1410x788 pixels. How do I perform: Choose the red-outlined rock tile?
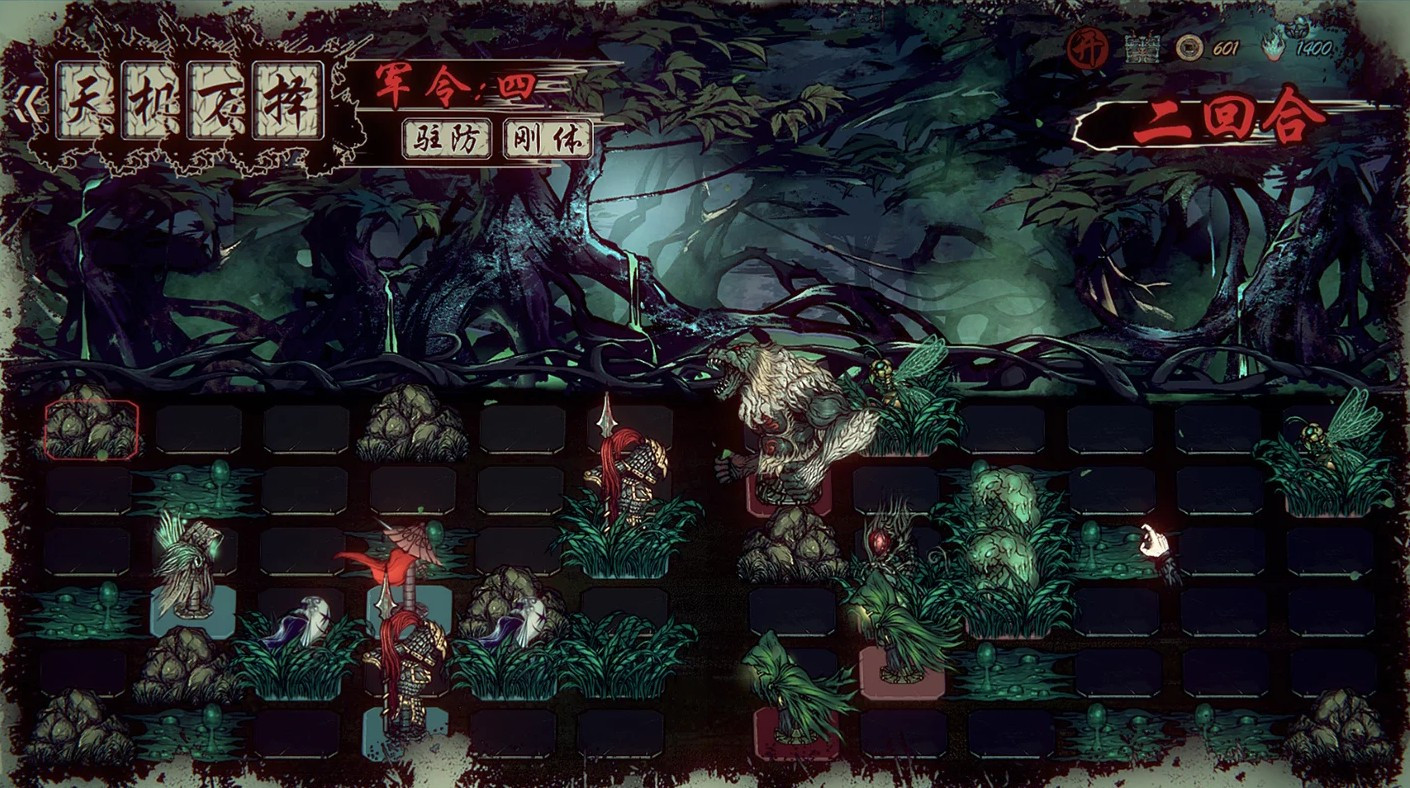pyautogui.click(x=91, y=429)
